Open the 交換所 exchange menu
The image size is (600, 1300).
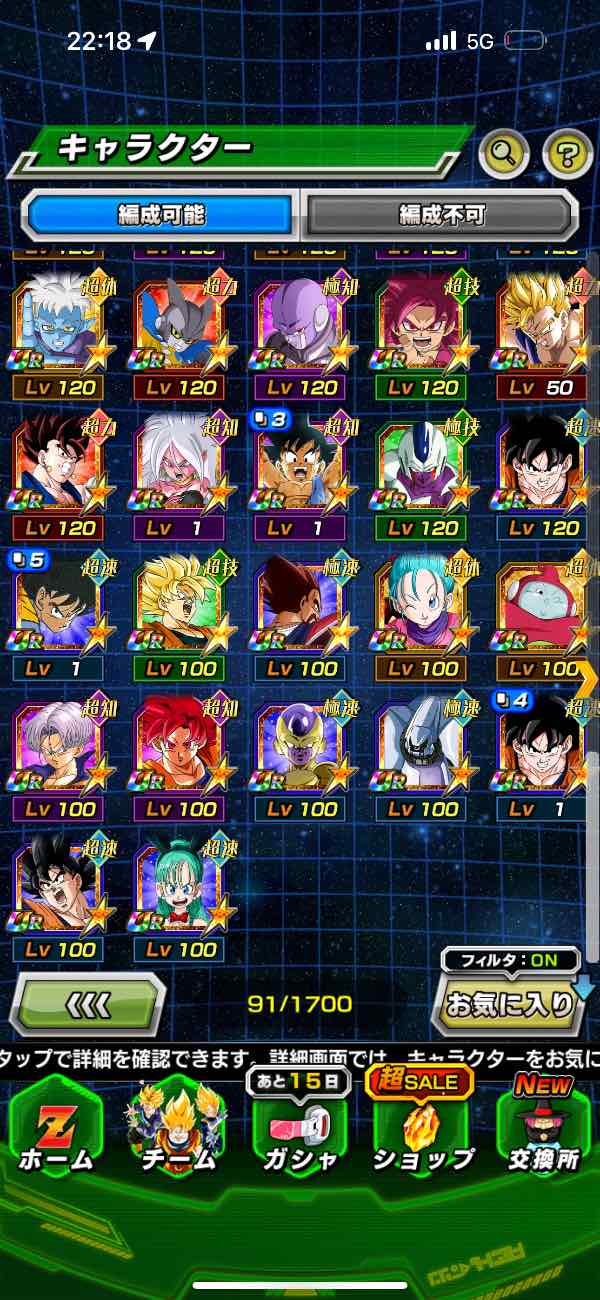pos(544,1125)
